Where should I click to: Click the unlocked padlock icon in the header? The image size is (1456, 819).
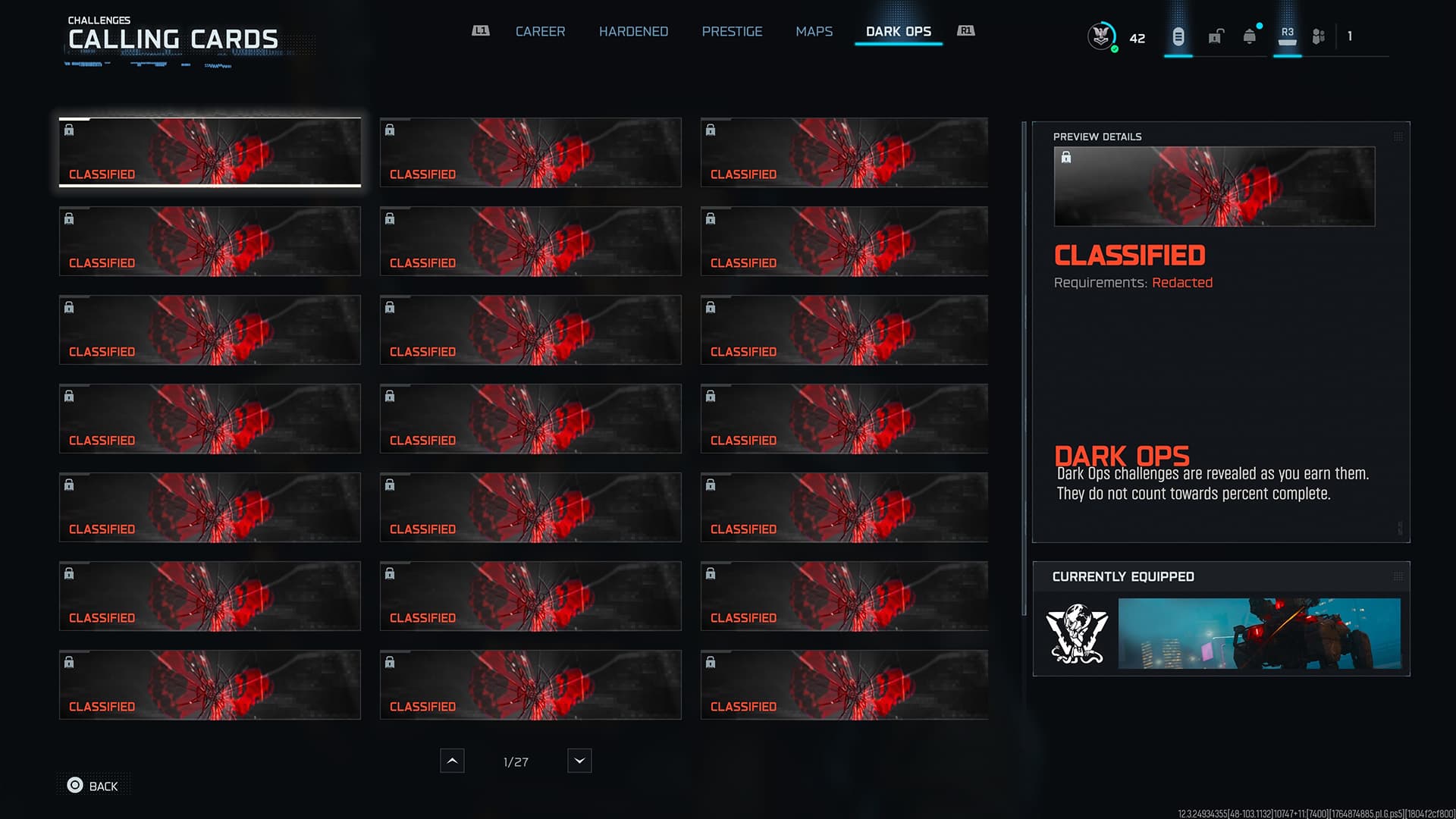[x=1215, y=36]
